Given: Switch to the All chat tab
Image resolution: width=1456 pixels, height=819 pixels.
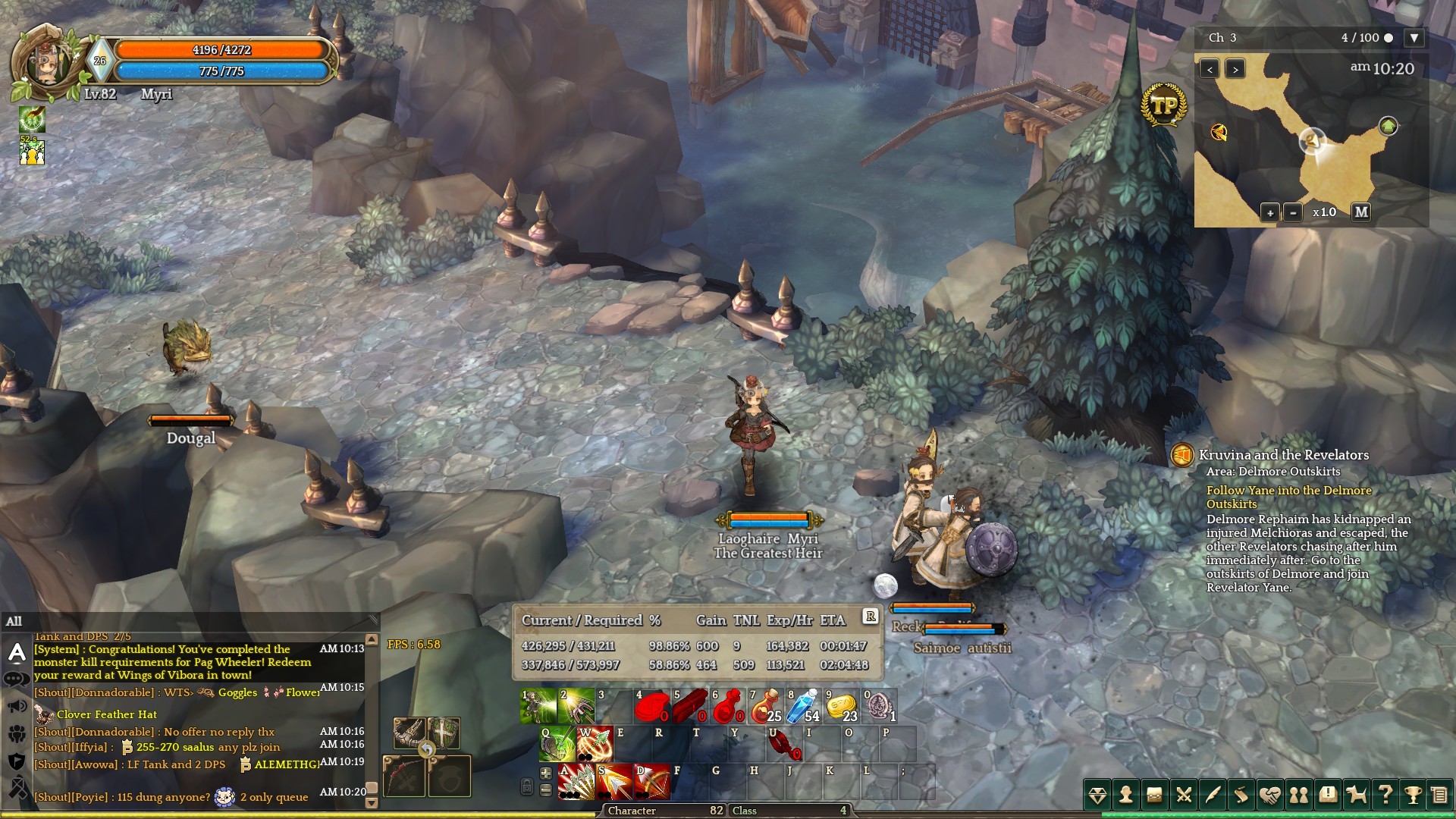Looking at the screenshot, I should (14, 622).
